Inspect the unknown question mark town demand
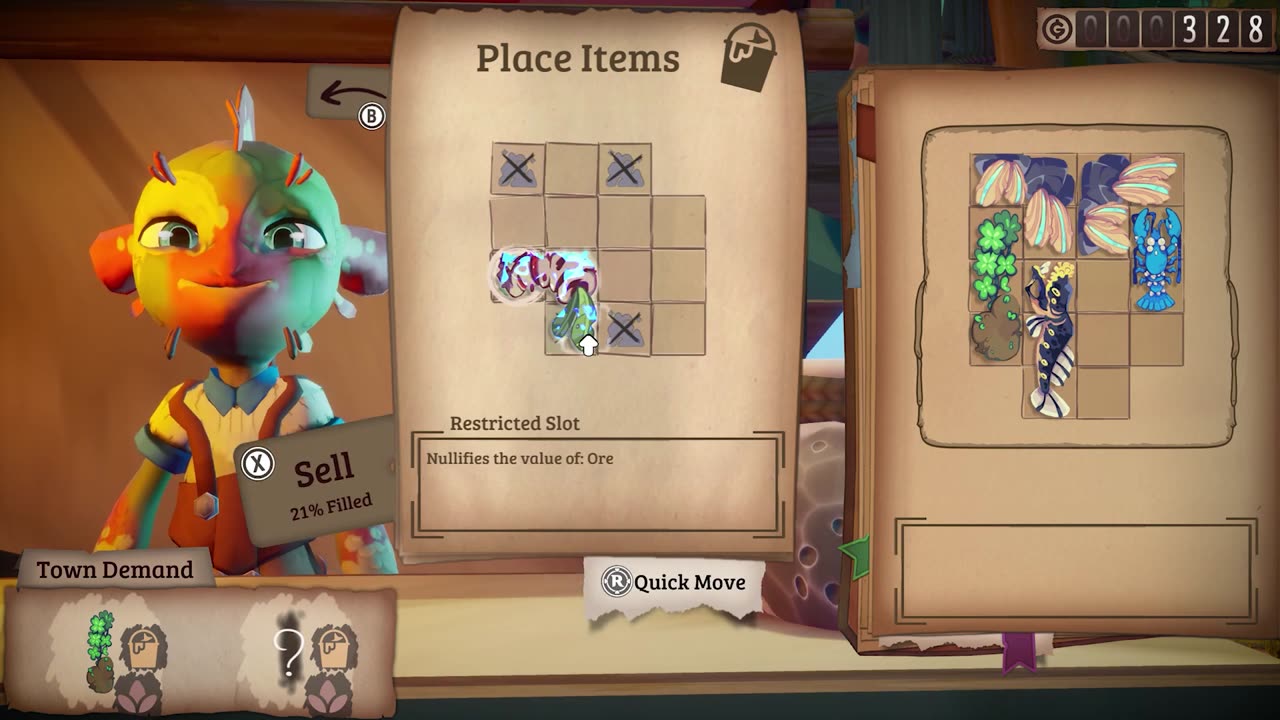Viewport: 1280px width, 720px height. pyautogui.click(x=290, y=650)
